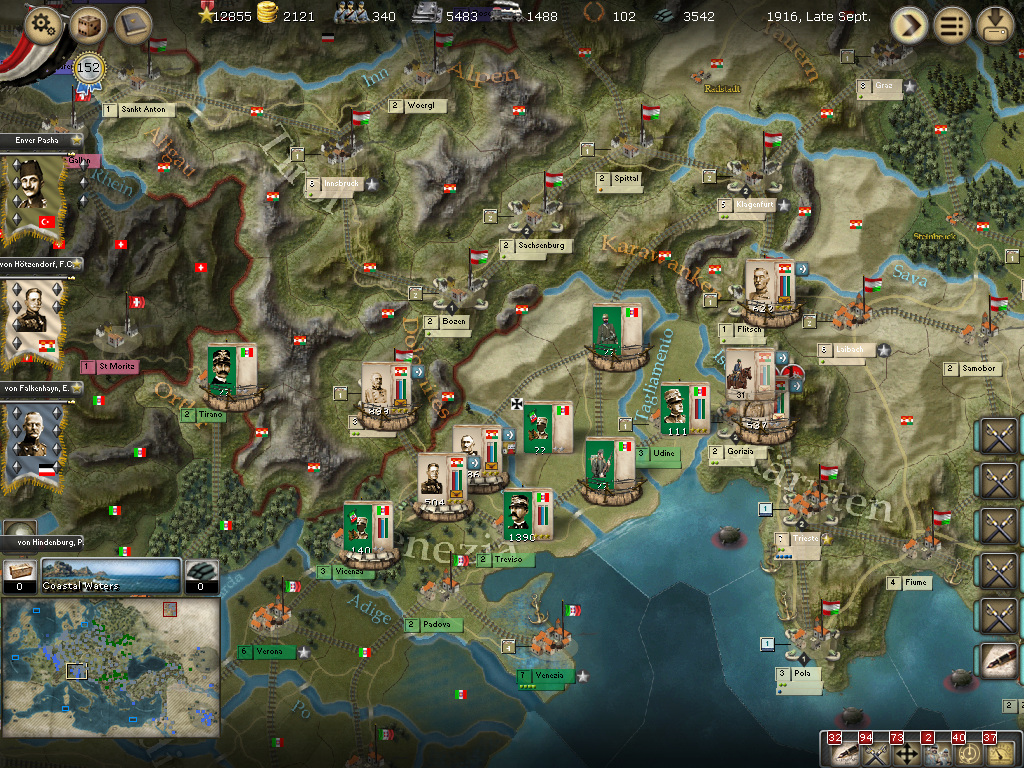Open the three-line list menu
1024x768 pixels.
(952, 24)
